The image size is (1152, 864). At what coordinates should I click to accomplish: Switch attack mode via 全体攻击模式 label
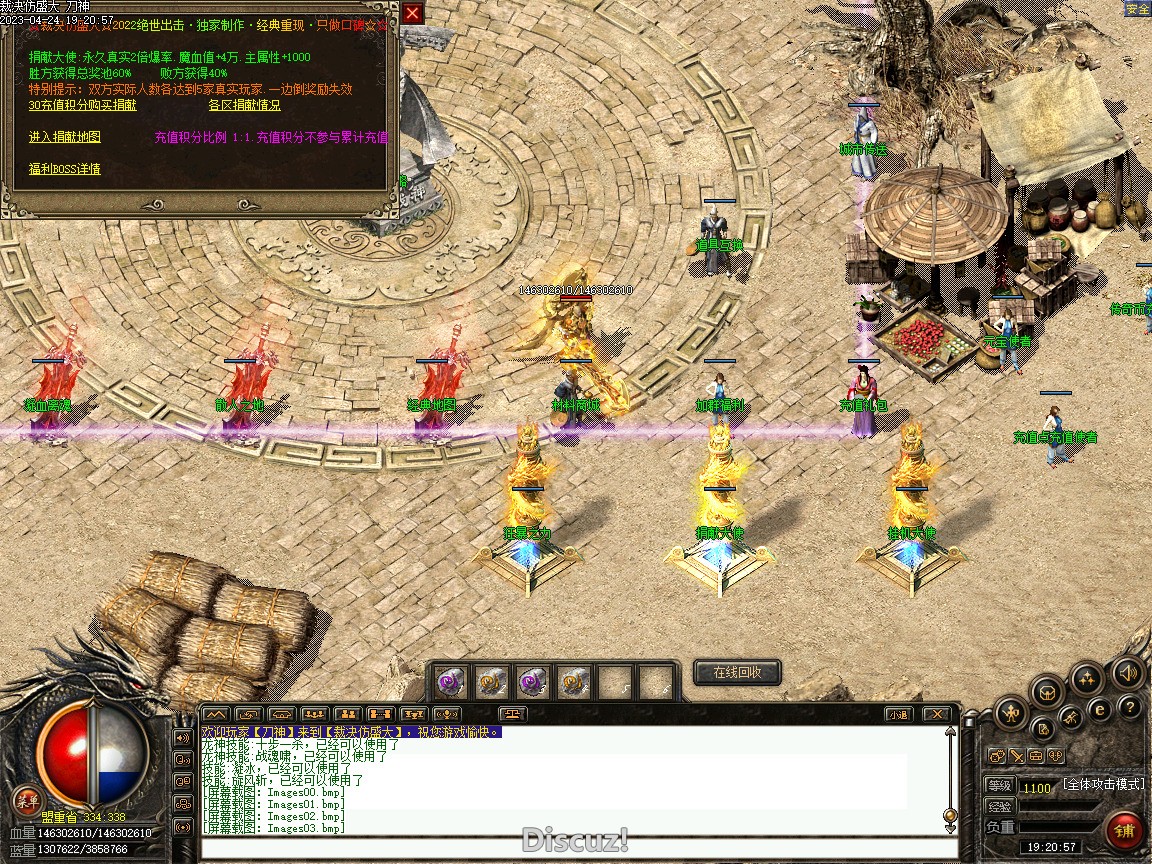coord(1103,785)
